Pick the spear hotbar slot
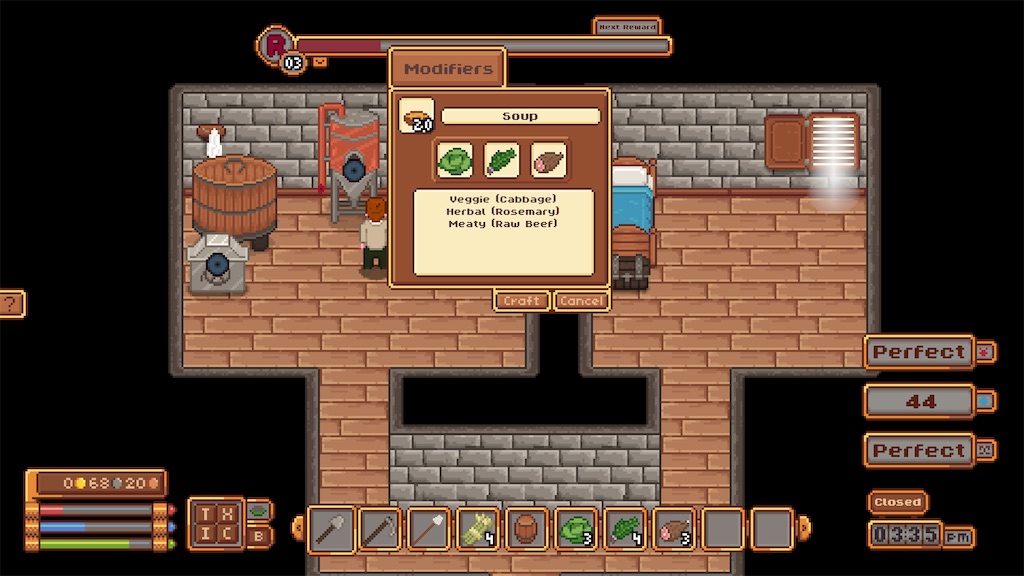This screenshot has width=1024, height=576. (x=429, y=529)
